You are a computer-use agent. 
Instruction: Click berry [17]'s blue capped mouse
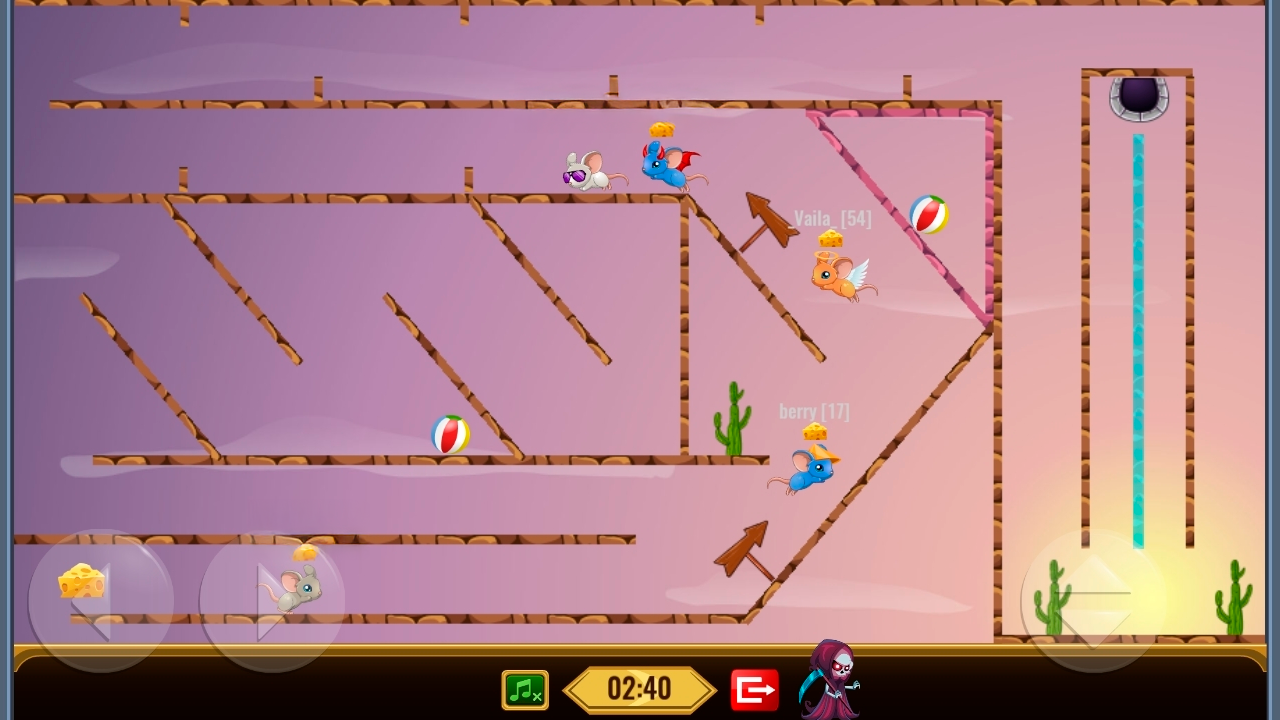tap(808, 472)
